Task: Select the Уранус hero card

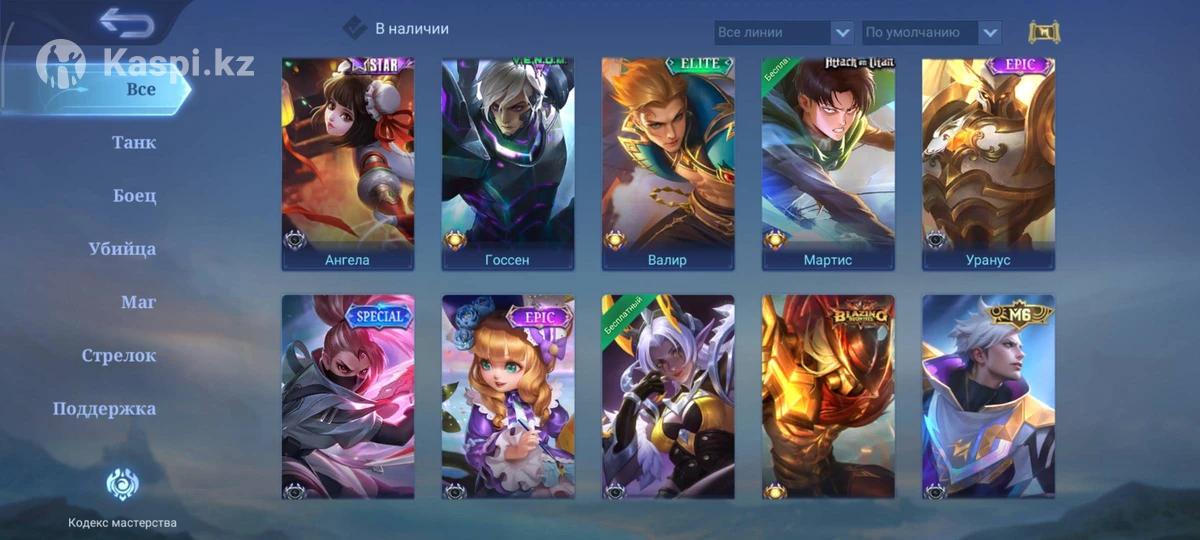Action: coord(988,163)
